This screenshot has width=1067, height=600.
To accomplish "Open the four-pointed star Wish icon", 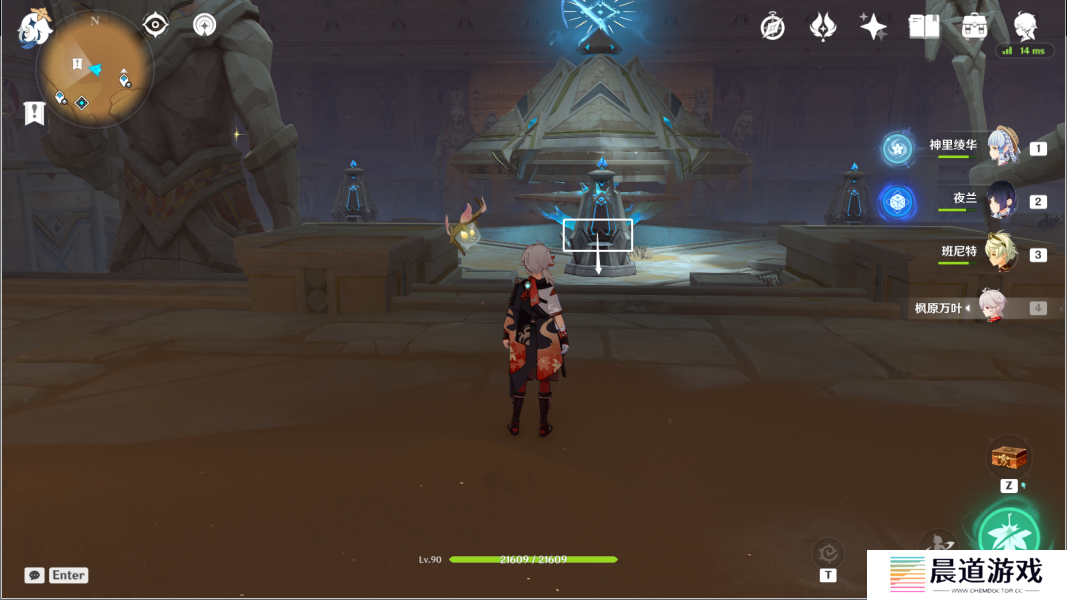I will [x=873, y=27].
